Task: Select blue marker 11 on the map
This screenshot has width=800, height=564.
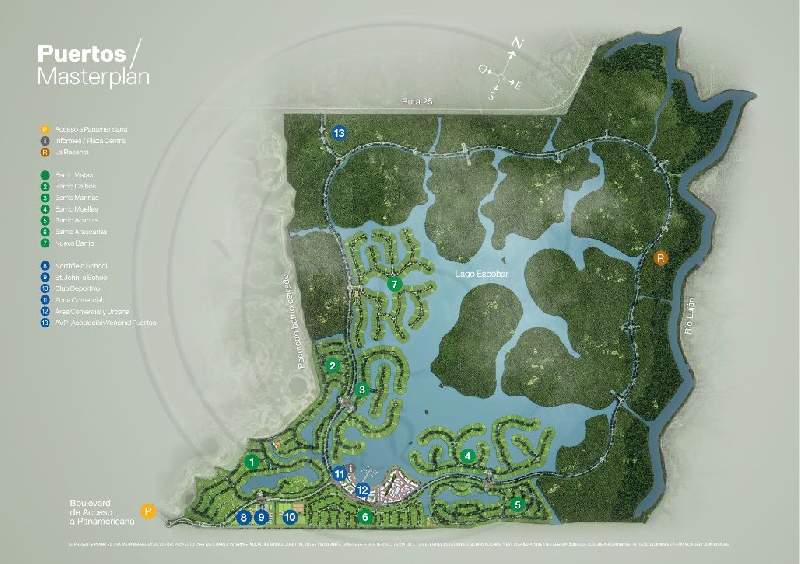Action: [x=340, y=474]
